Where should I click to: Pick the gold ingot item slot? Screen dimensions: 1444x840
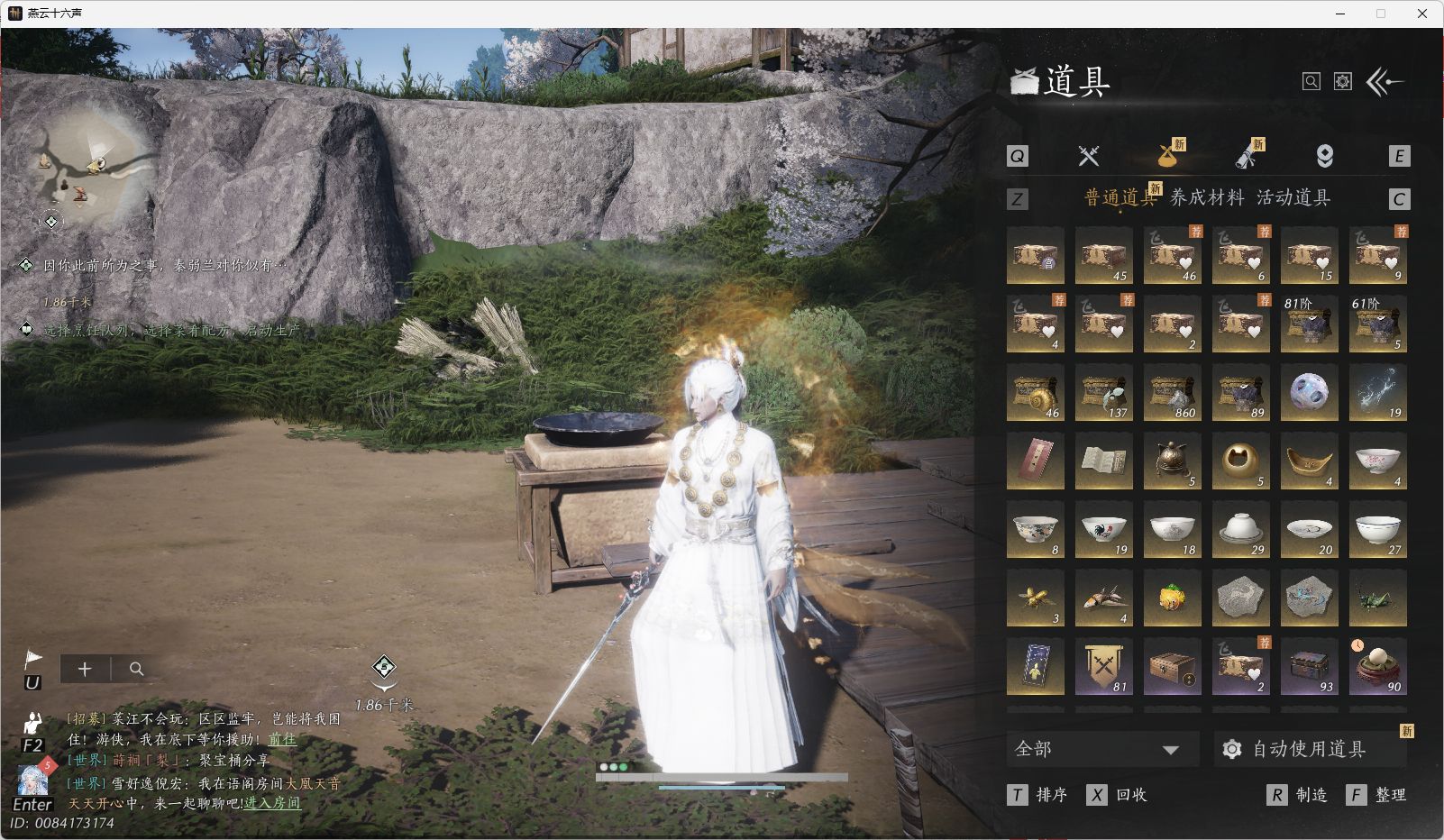1309,461
